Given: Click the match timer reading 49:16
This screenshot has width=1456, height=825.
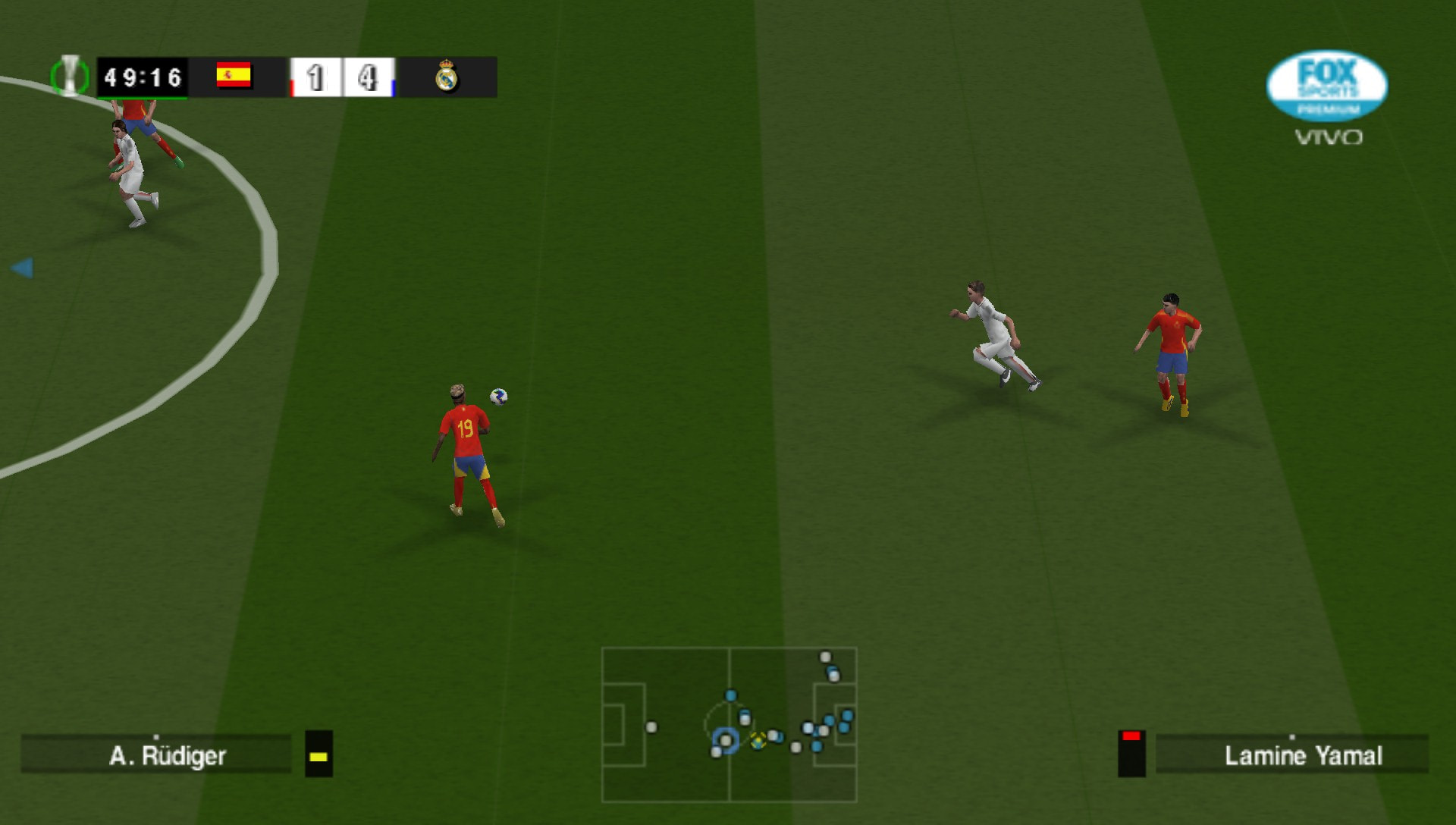Looking at the screenshot, I should click(x=143, y=76).
